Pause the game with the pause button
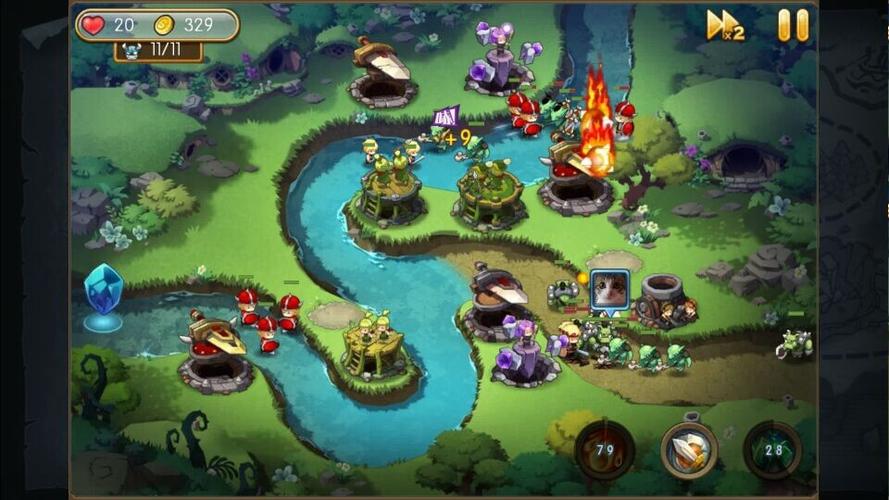Image resolution: width=889 pixels, height=500 pixels. (x=793, y=25)
